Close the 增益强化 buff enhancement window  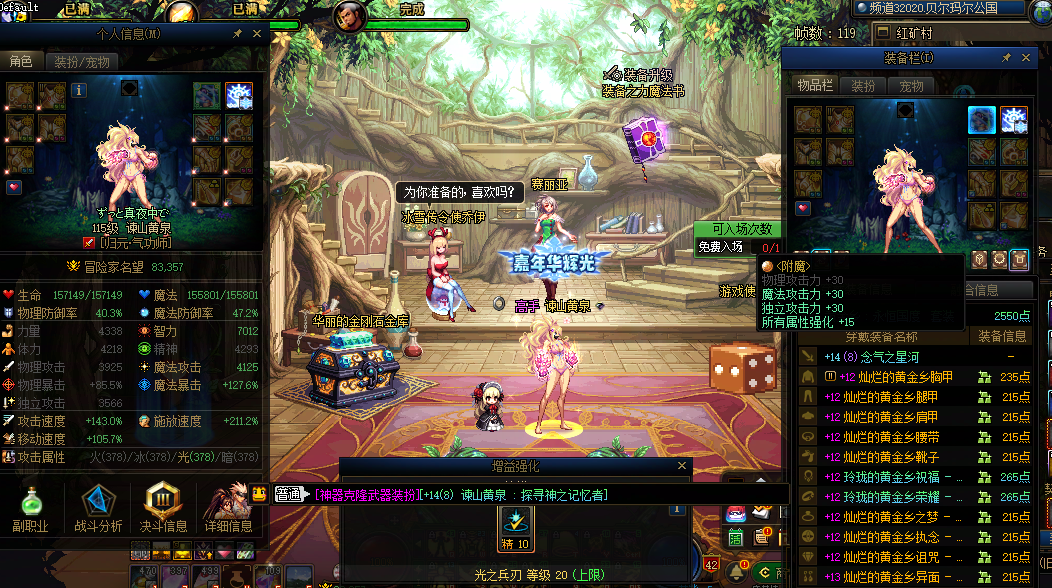pos(683,466)
